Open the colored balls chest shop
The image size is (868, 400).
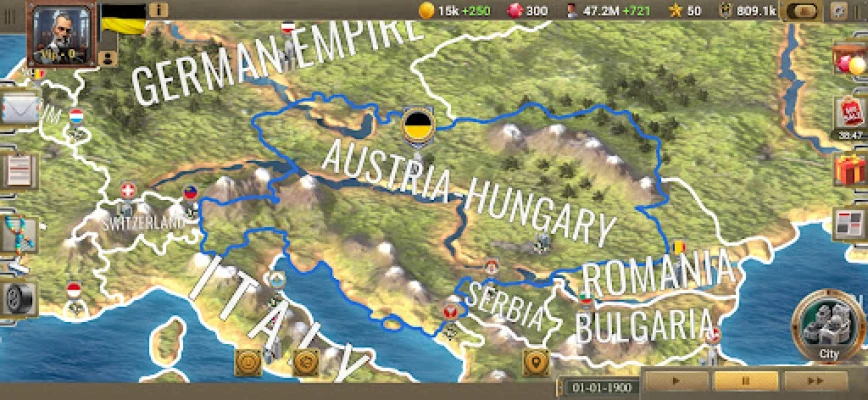point(850,58)
